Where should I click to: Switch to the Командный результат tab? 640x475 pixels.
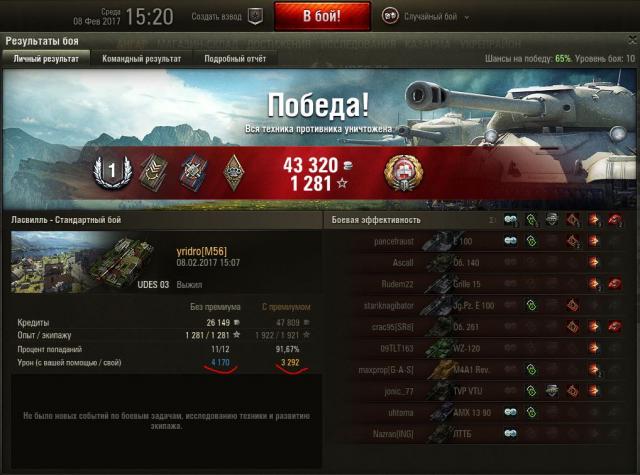(141, 59)
